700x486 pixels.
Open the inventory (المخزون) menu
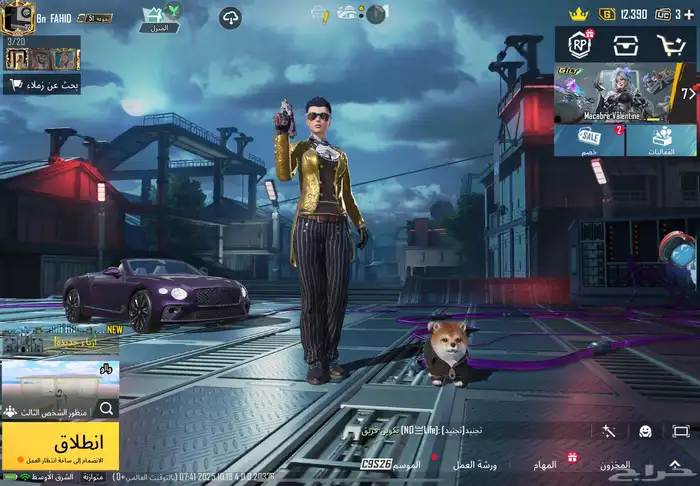(614, 465)
